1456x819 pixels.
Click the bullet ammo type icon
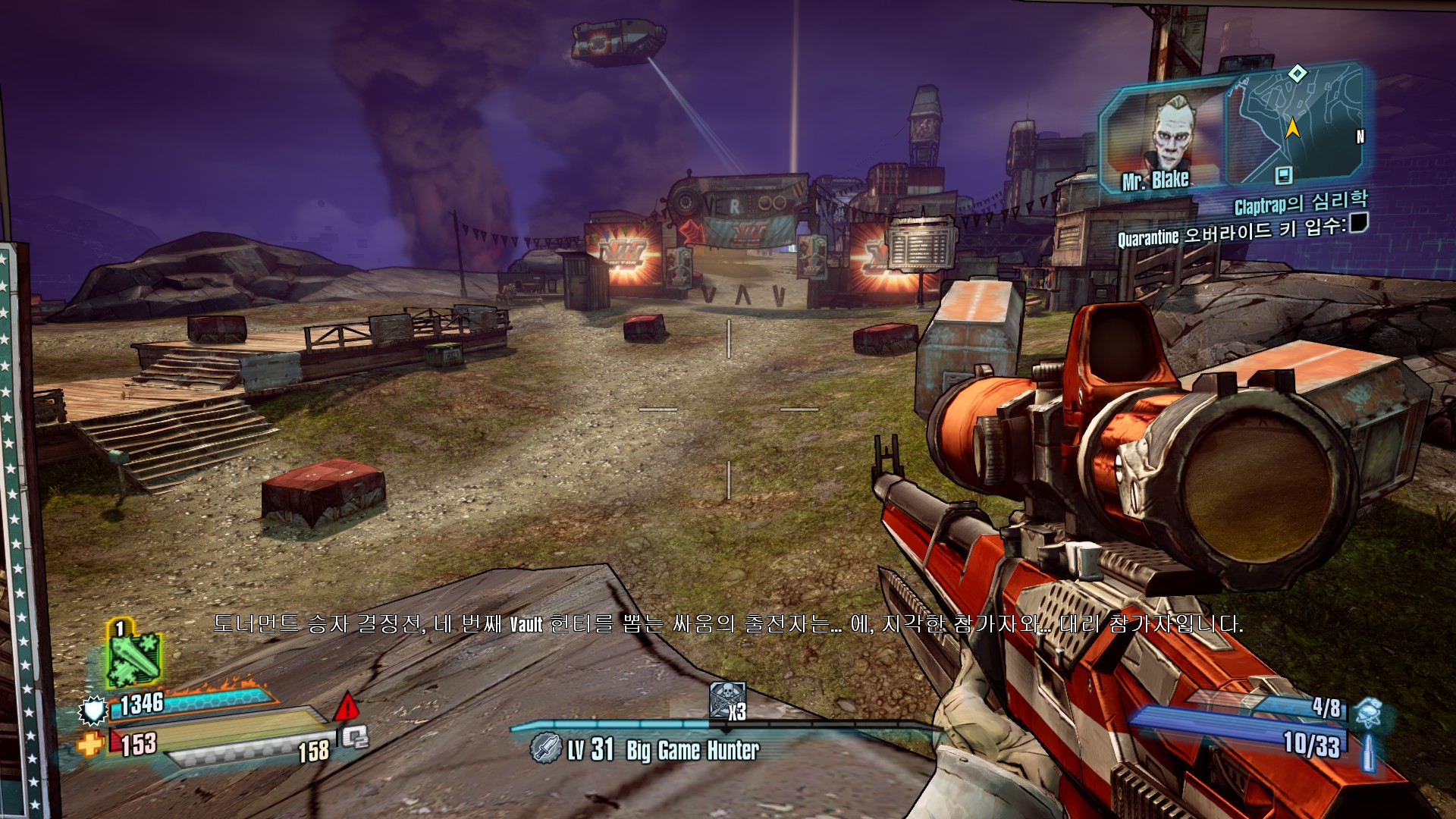tap(1369, 752)
